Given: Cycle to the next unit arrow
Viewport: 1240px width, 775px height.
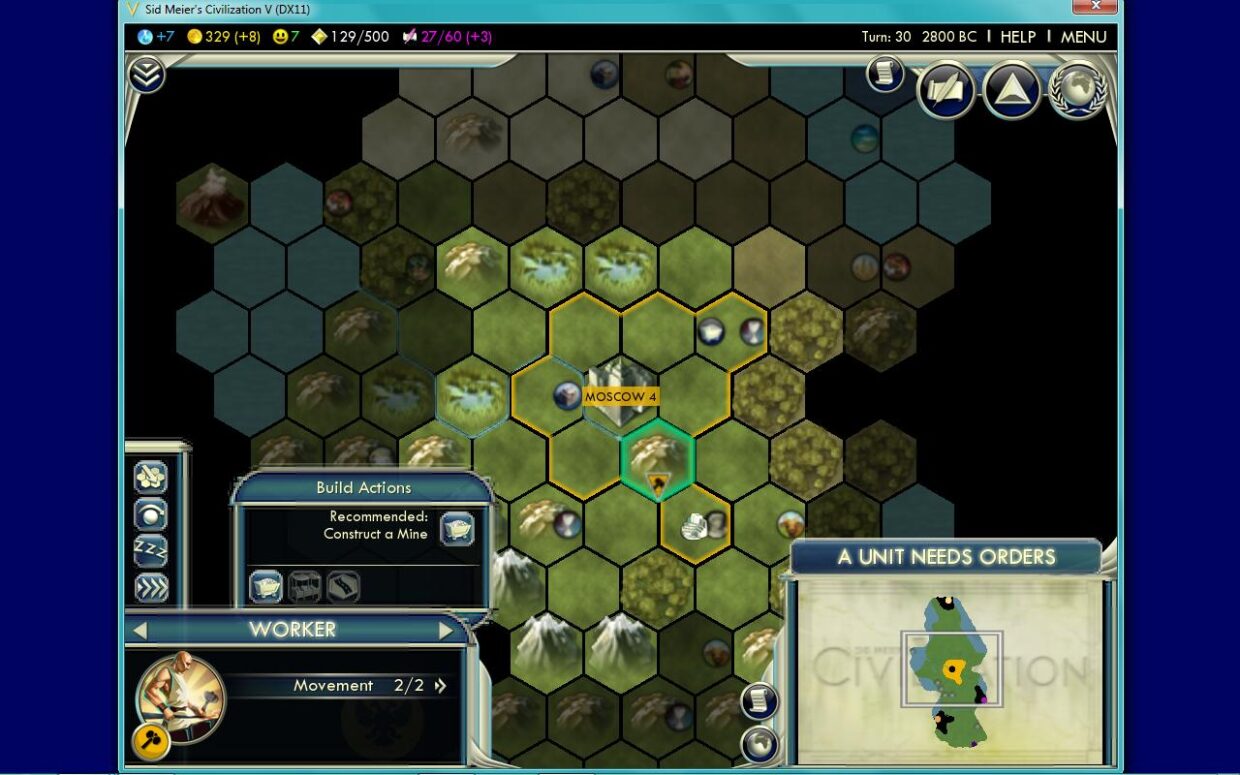Looking at the screenshot, I should point(446,630).
